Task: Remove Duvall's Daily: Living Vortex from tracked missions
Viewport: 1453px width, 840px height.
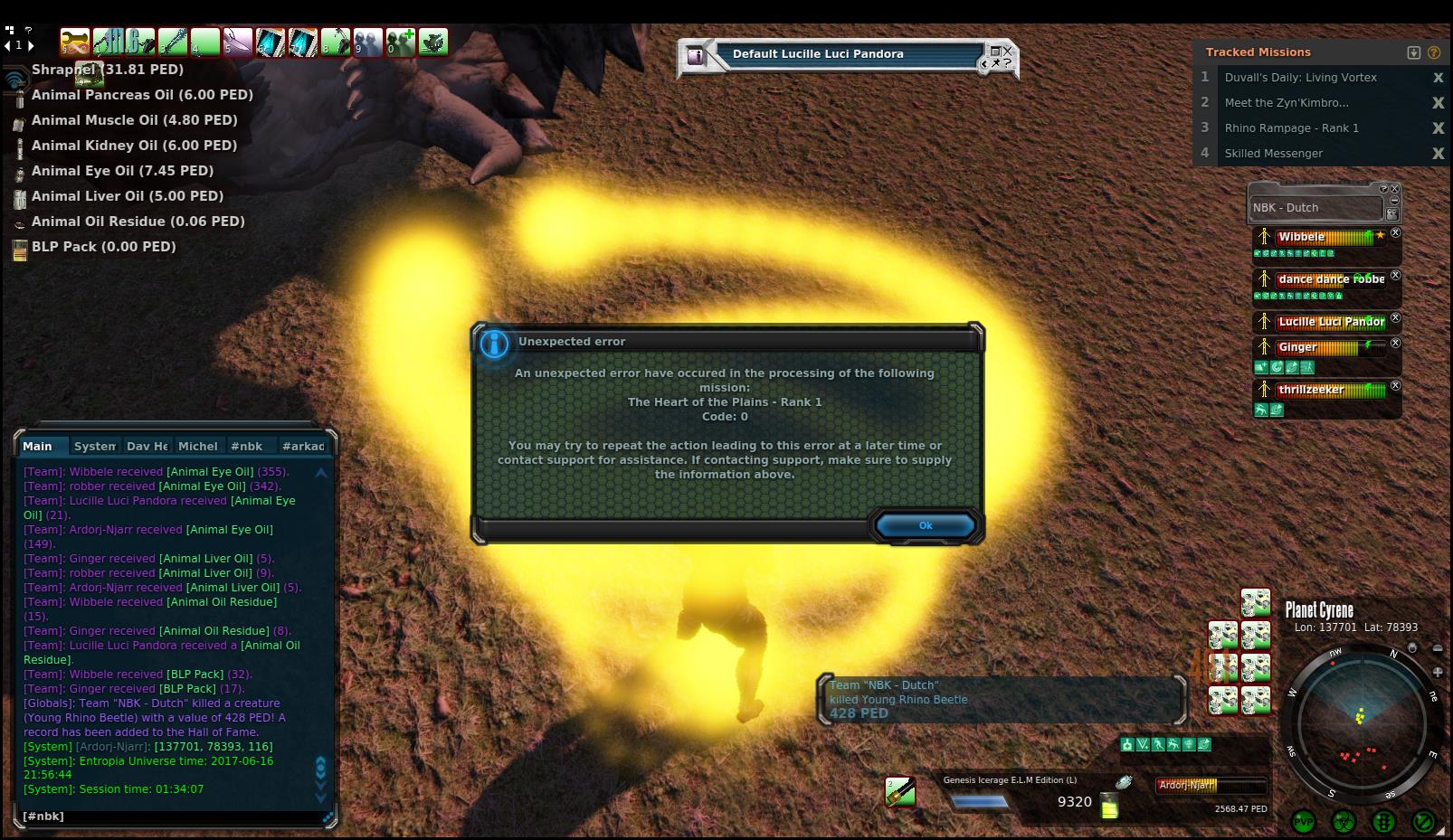Action: tap(1438, 78)
